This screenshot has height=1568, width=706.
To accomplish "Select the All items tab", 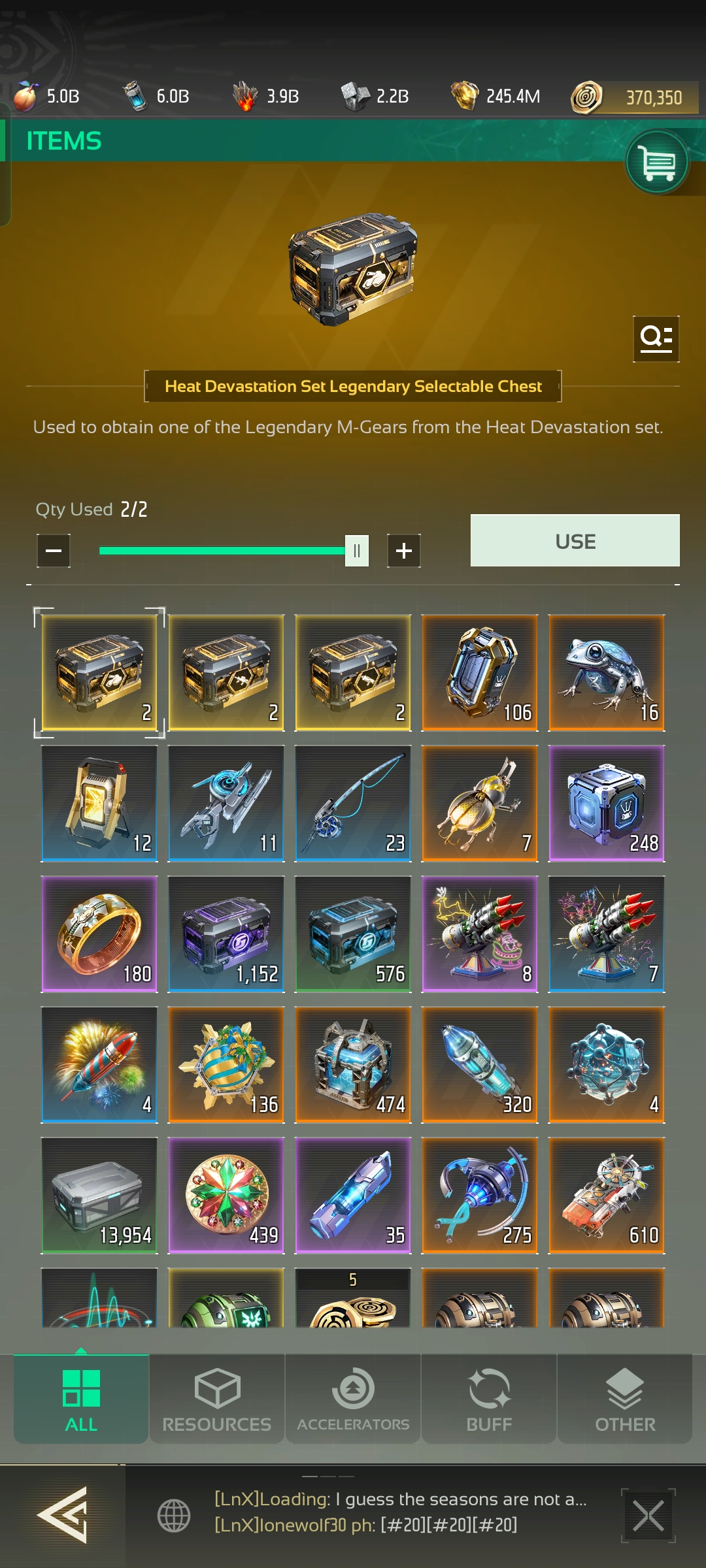I will 81,1399.
